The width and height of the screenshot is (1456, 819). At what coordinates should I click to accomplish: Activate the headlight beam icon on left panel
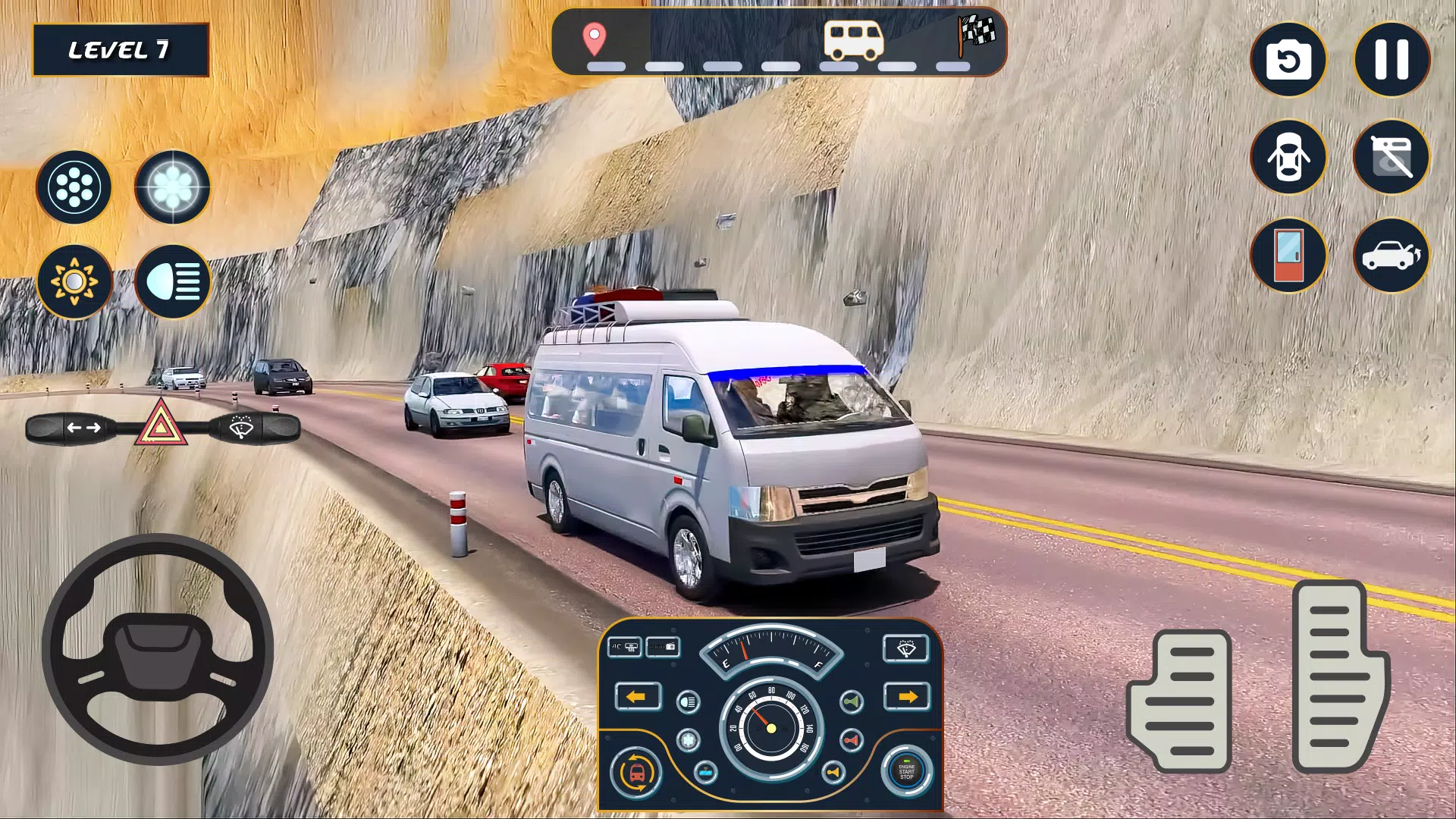[171, 281]
